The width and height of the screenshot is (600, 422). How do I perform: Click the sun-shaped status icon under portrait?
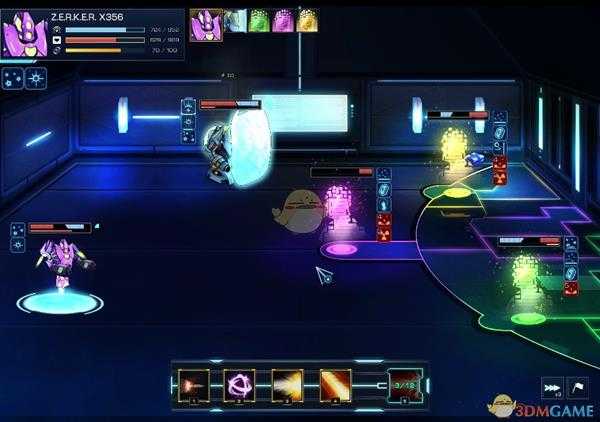pos(36,76)
